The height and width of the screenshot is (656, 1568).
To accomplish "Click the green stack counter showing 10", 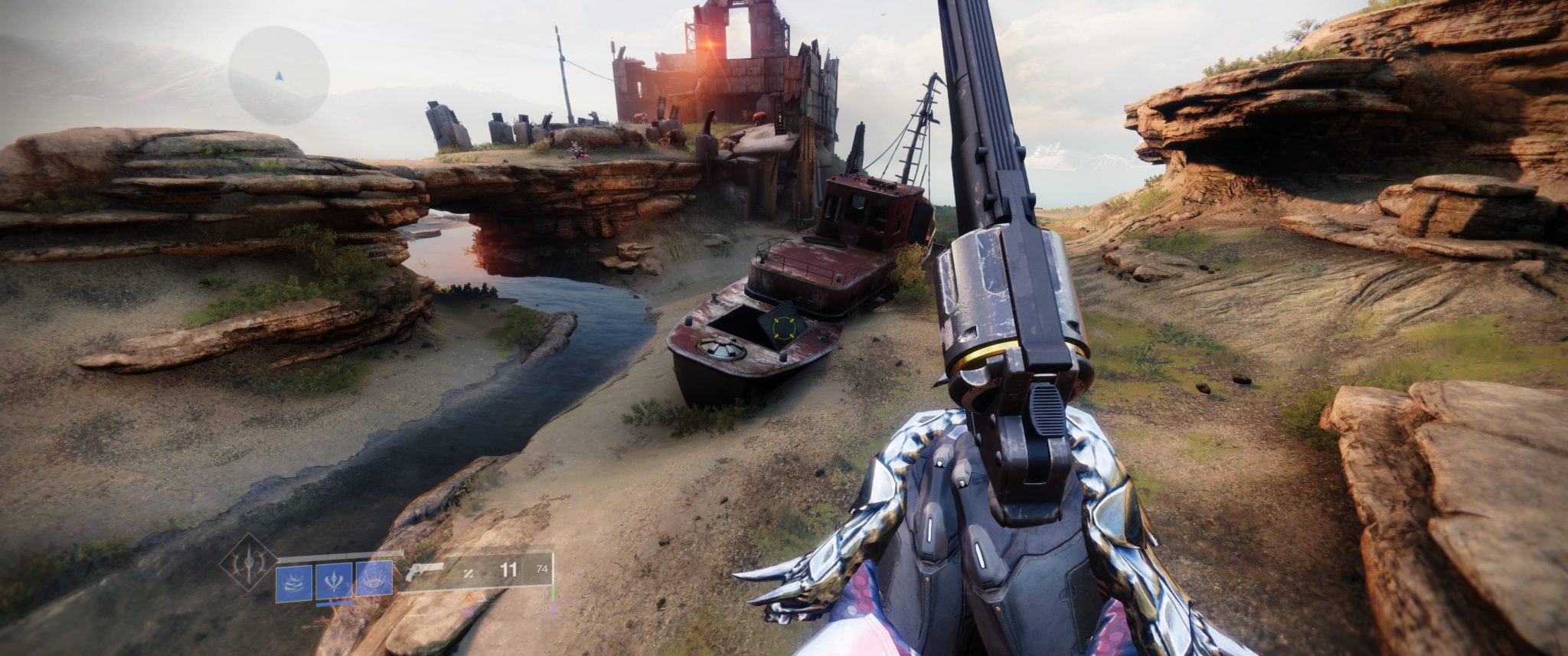I will tap(543, 595).
